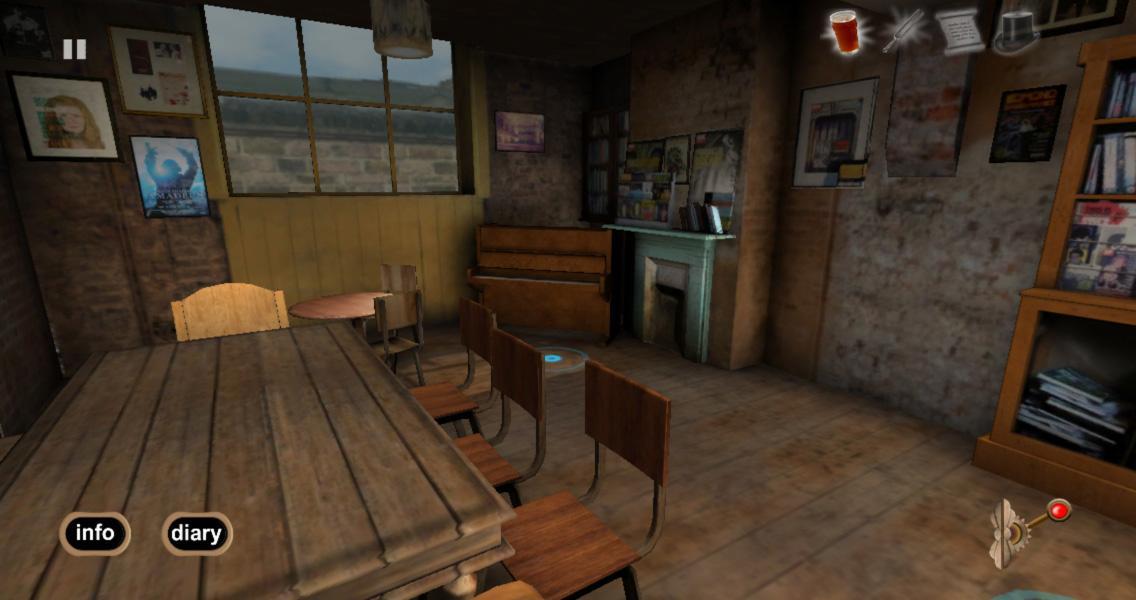
Task: Select the glass of beer inventory item
Action: point(844,31)
